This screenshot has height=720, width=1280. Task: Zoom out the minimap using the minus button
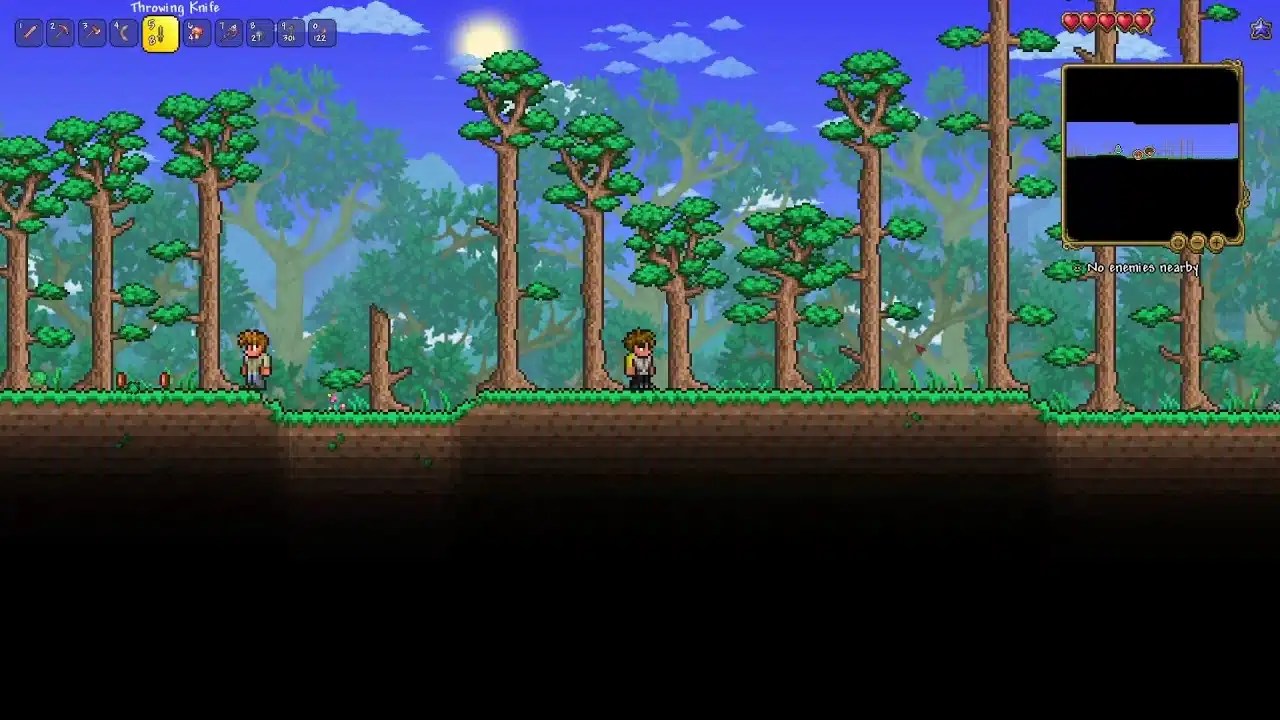tap(1195, 242)
